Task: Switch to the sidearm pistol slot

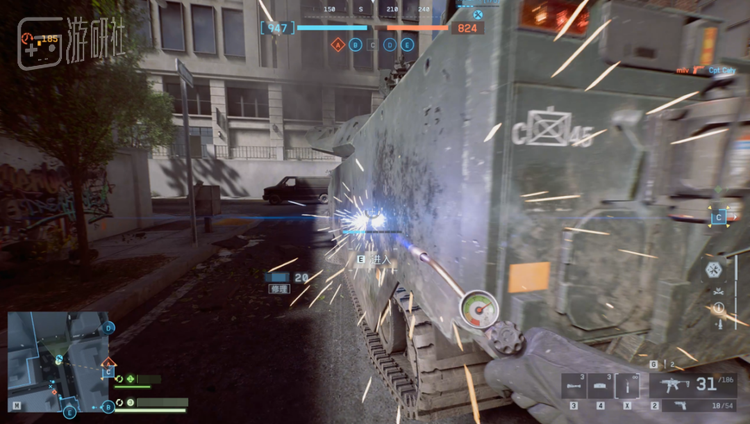Action: pos(692,405)
